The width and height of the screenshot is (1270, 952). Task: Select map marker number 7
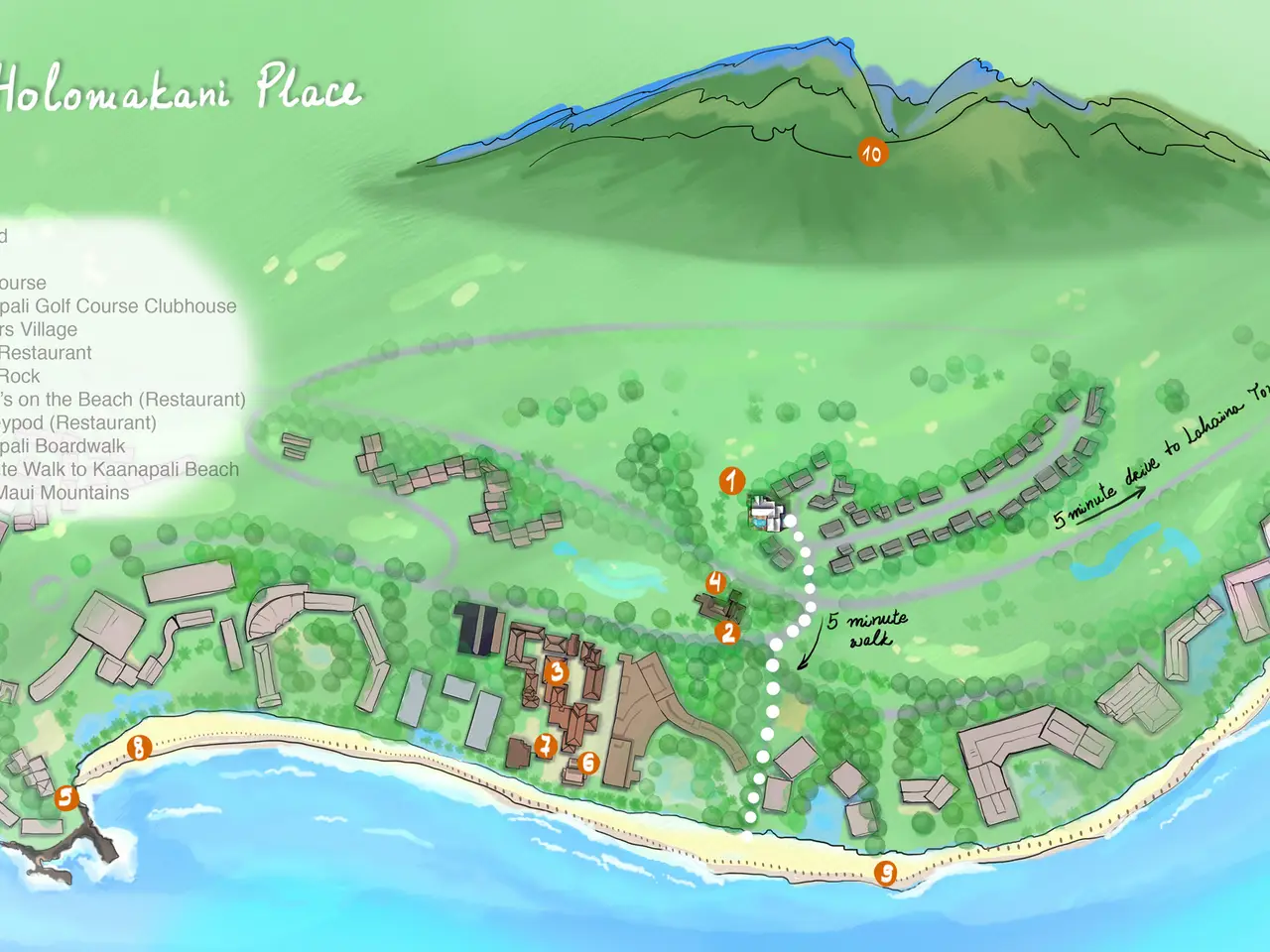[545, 745]
